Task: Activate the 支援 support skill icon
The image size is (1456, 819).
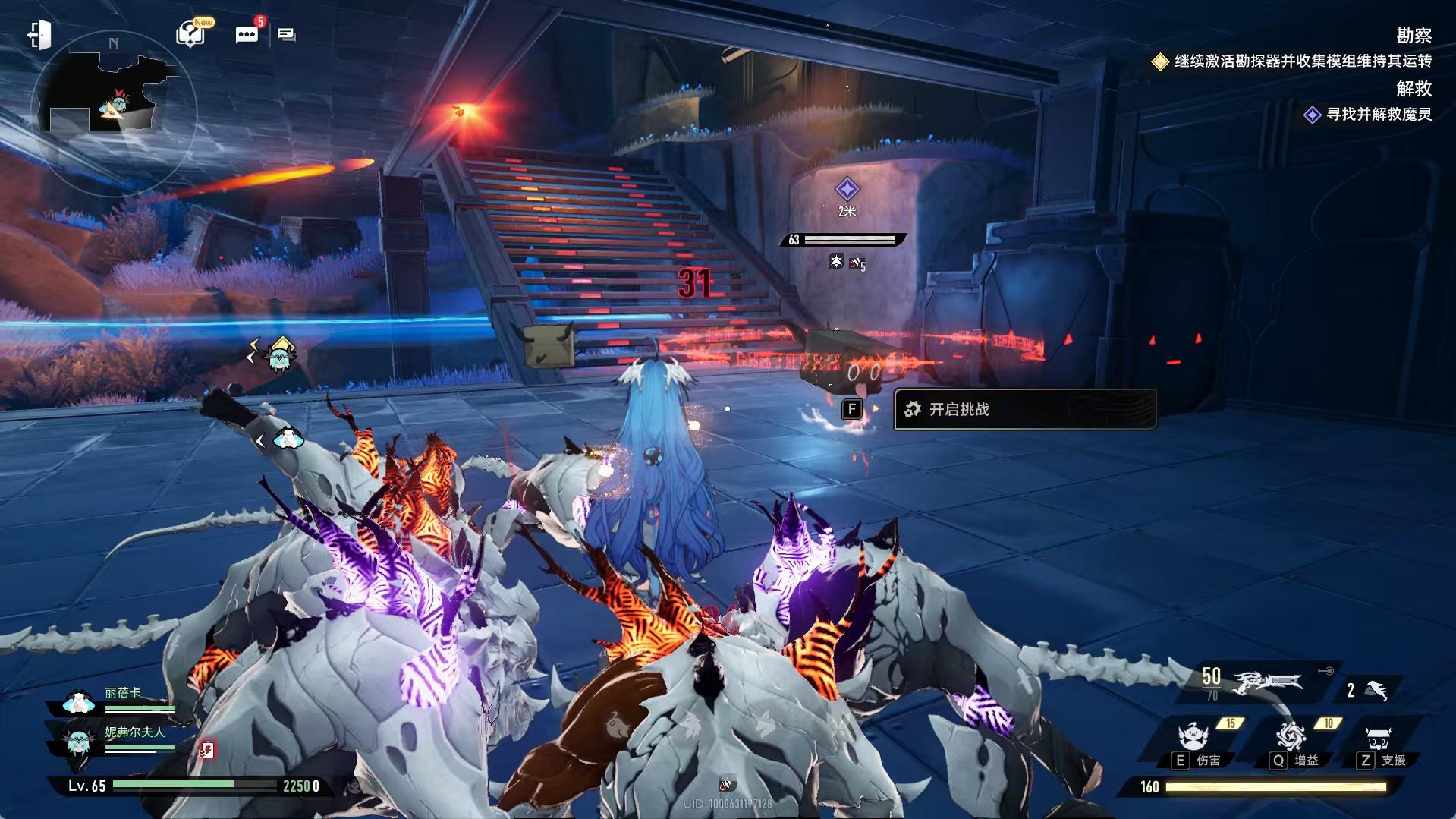Action: tap(1378, 738)
